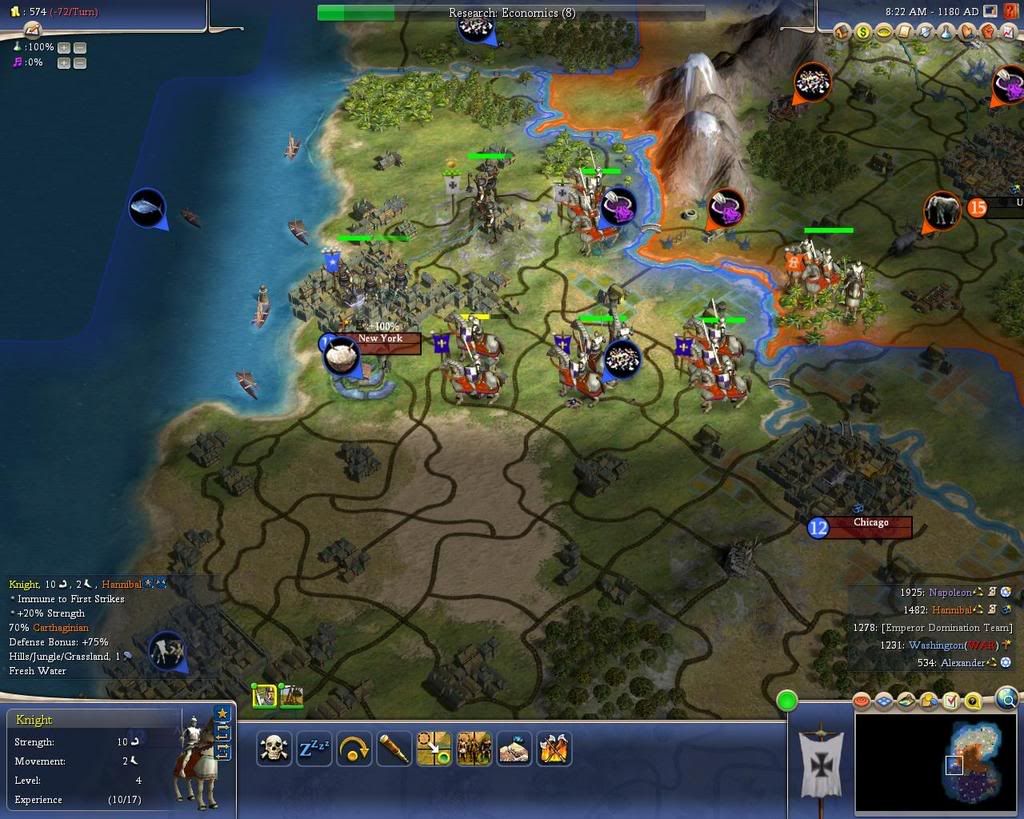
Task: Select the New York city name bar
Action: (380, 339)
